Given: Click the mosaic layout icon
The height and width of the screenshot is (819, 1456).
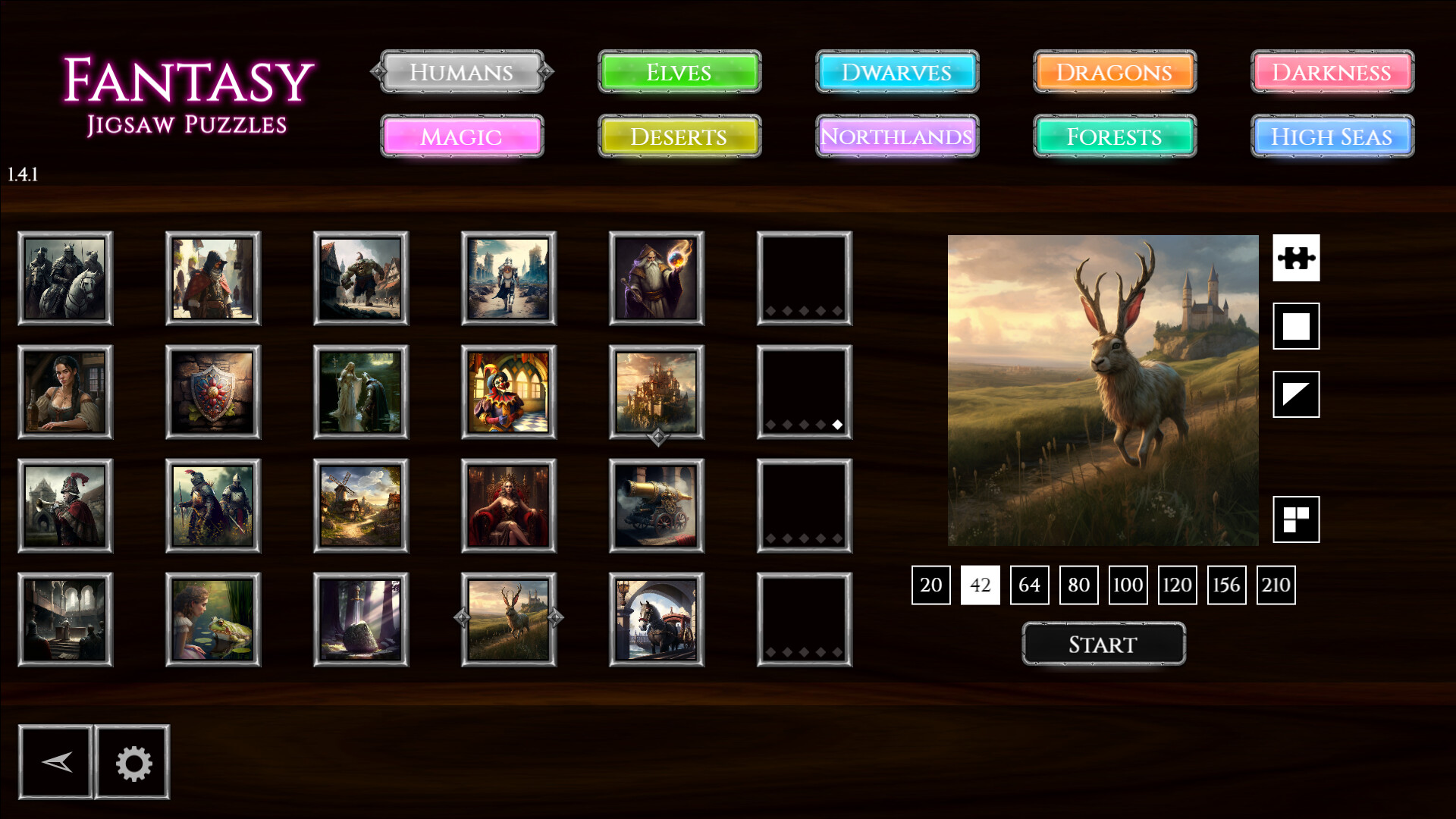Looking at the screenshot, I should (1297, 520).
